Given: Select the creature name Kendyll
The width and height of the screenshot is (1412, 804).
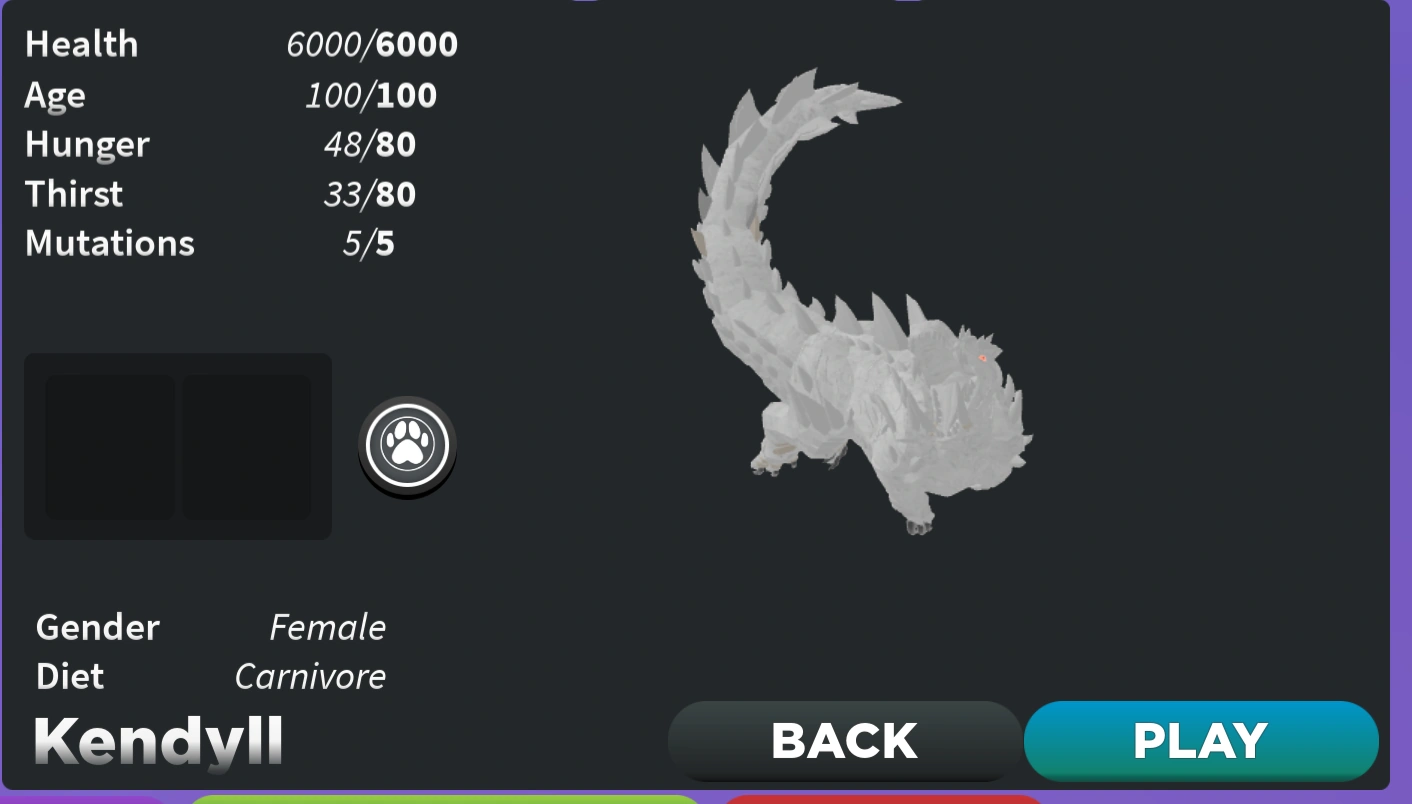Looking at the screenshot, I should click(157, 740).
